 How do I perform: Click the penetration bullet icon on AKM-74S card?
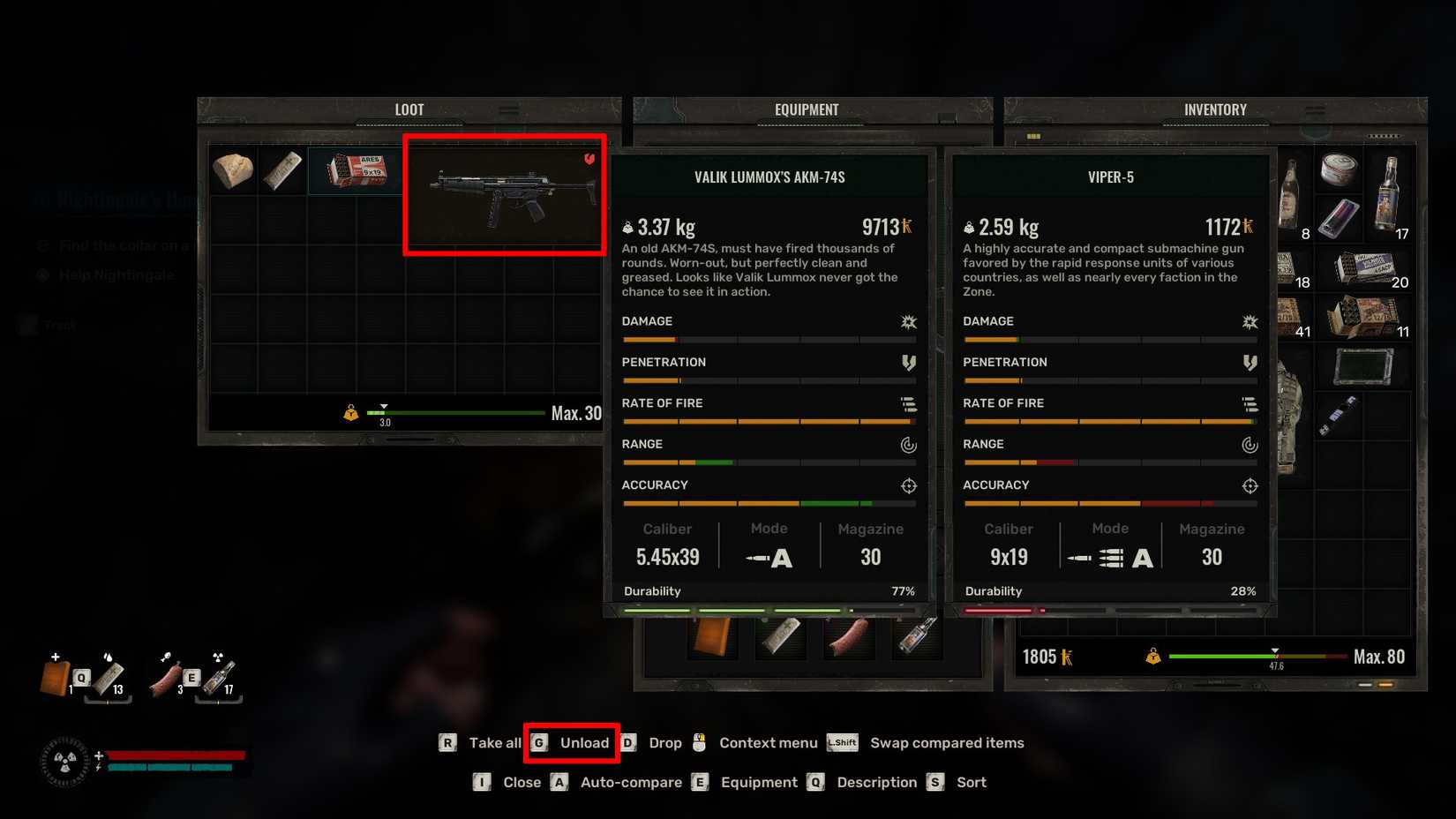909,362
